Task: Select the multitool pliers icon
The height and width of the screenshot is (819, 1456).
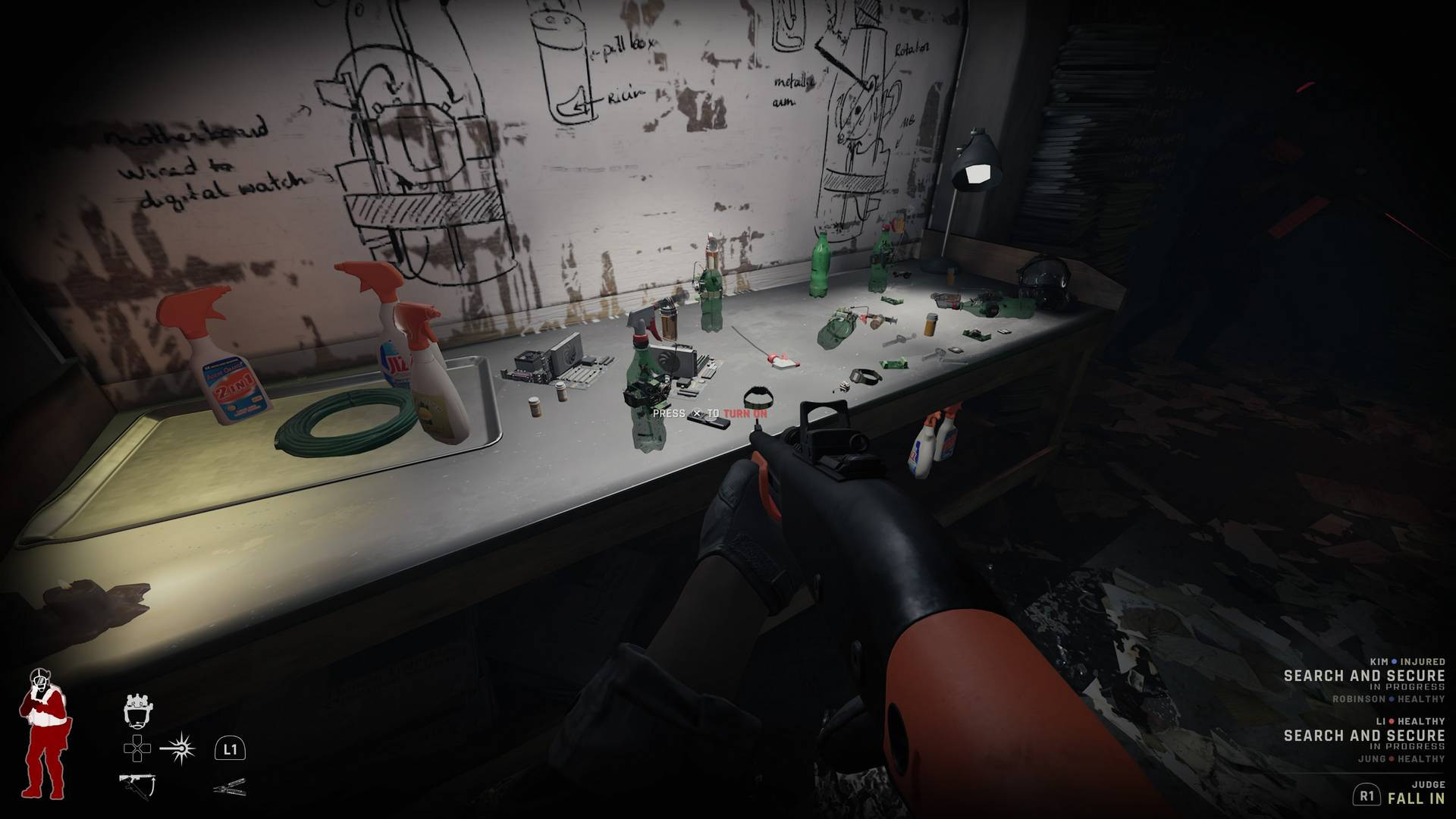Action: tap(231, 786)
